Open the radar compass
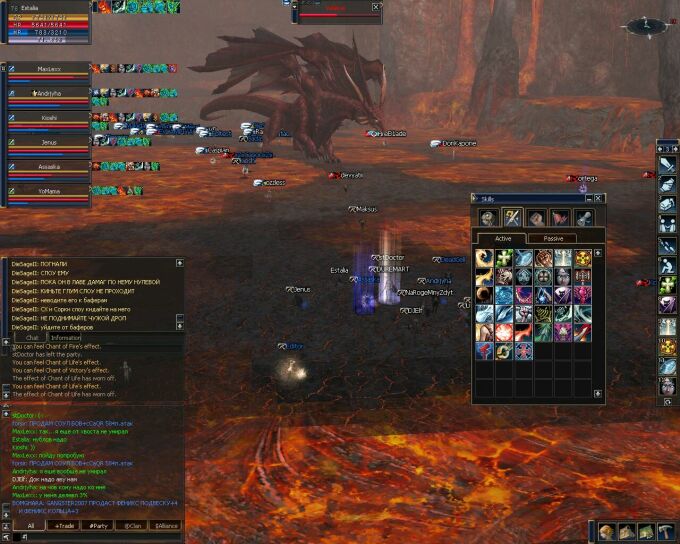Viewport: 680px width, 544px height. click(x=645, y=23)
